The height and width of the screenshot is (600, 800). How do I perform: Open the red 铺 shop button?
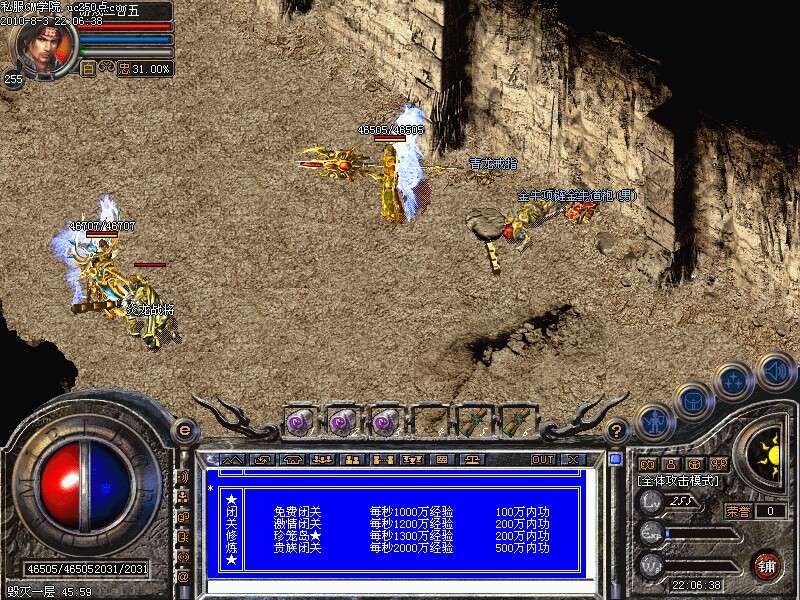pos(767,564)
